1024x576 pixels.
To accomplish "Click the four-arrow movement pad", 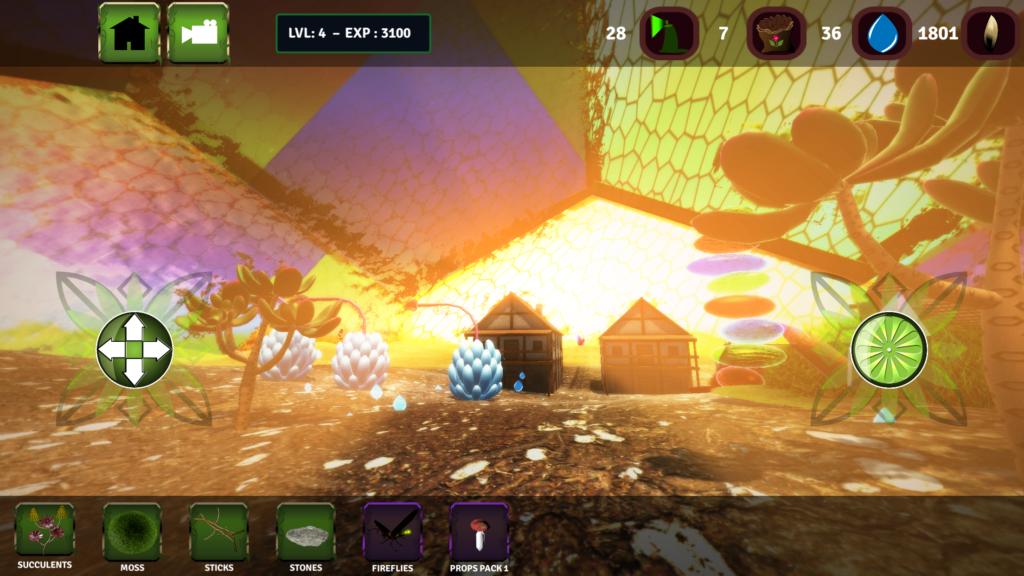I will [134, 349].
